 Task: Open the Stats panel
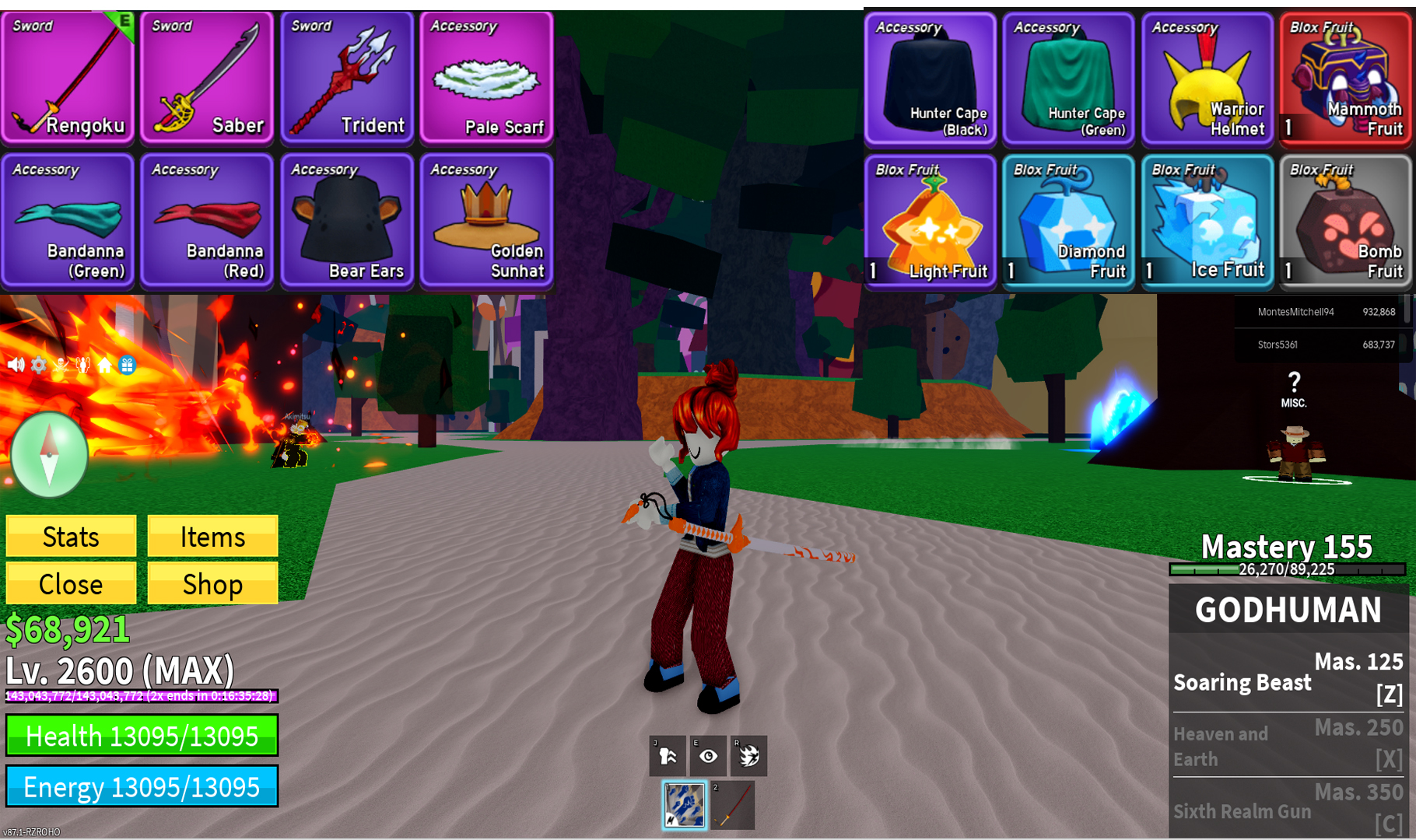(71, 537)
